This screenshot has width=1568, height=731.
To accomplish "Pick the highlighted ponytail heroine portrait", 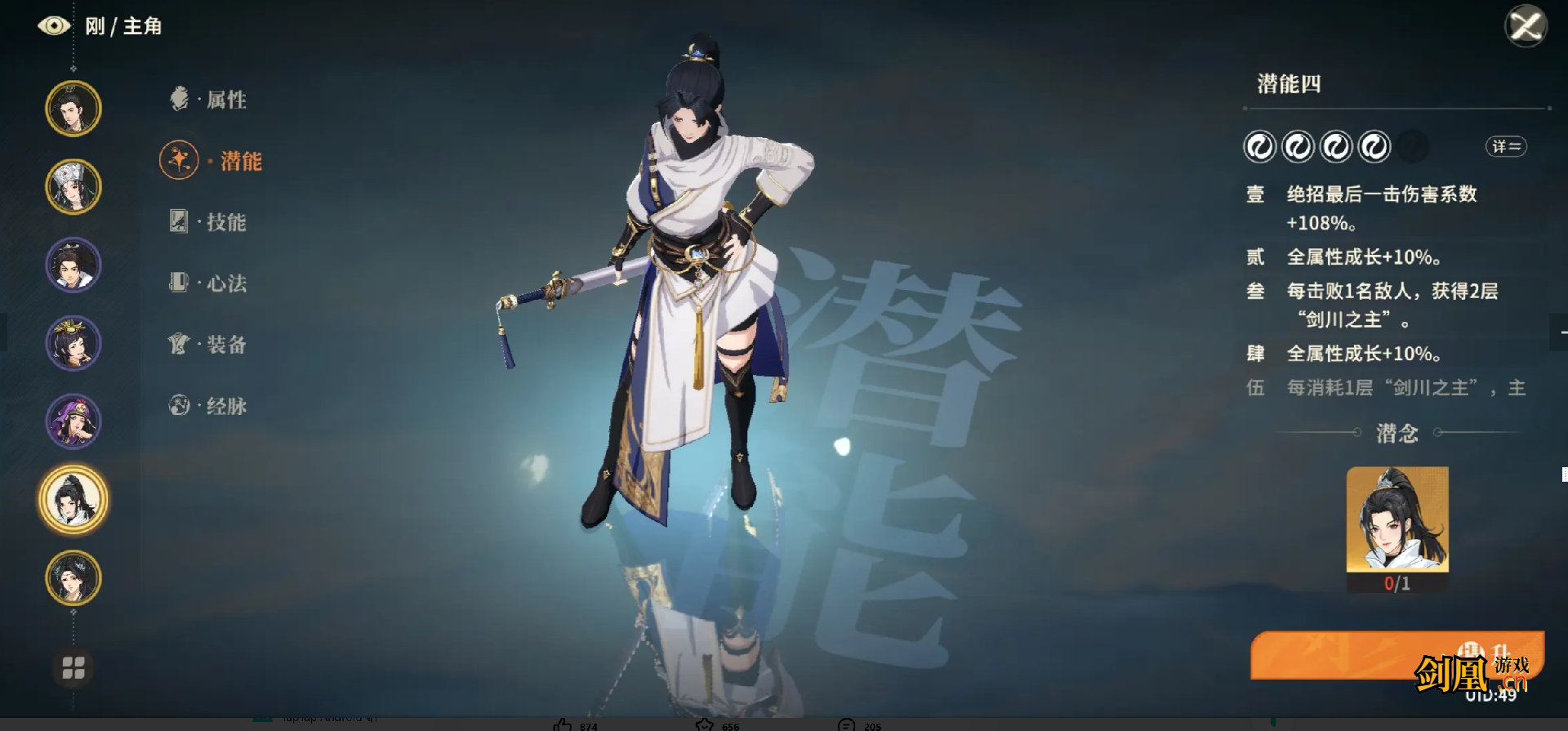I will 73,500.
